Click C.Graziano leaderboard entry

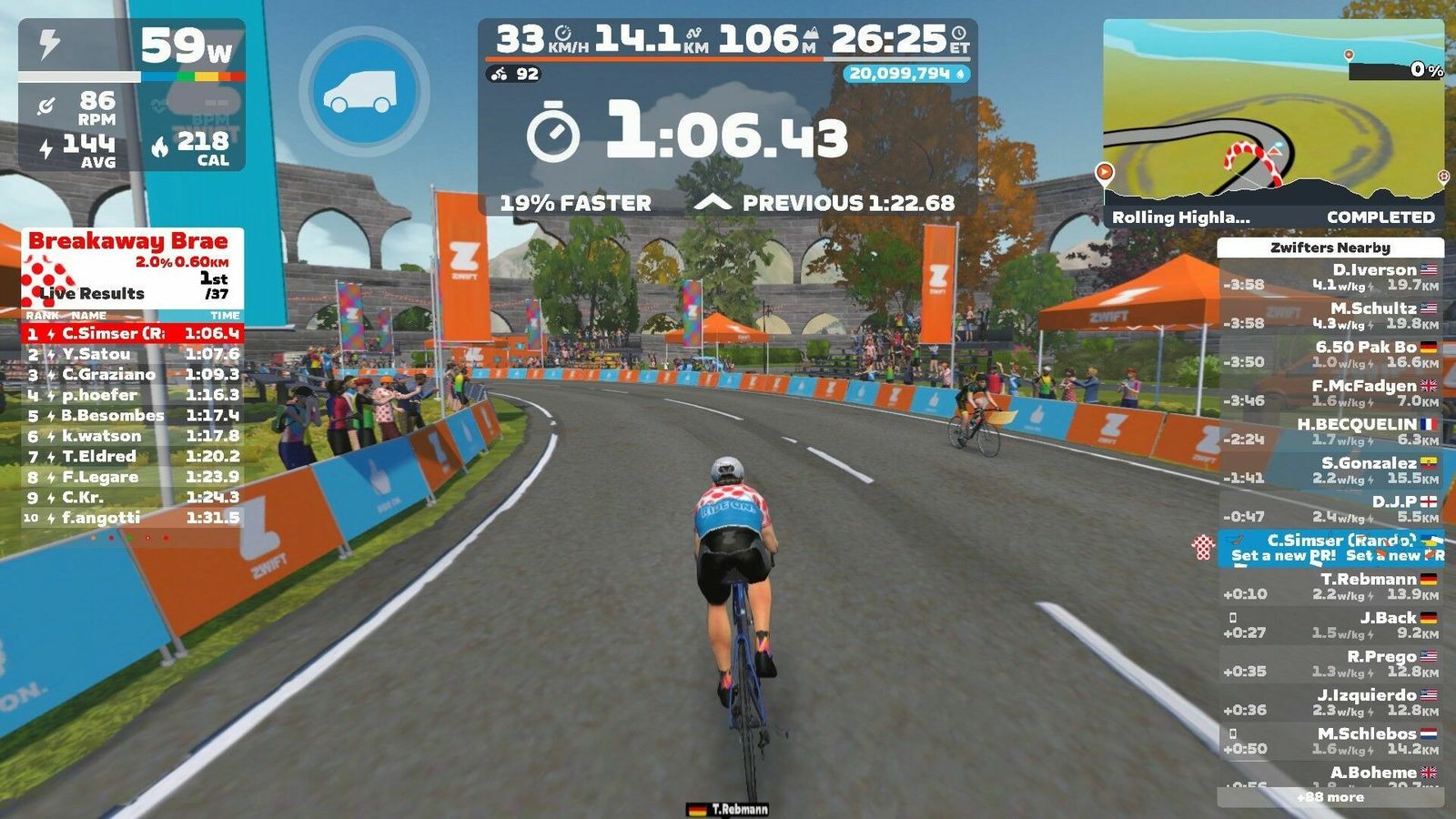(x=132, y=374)
